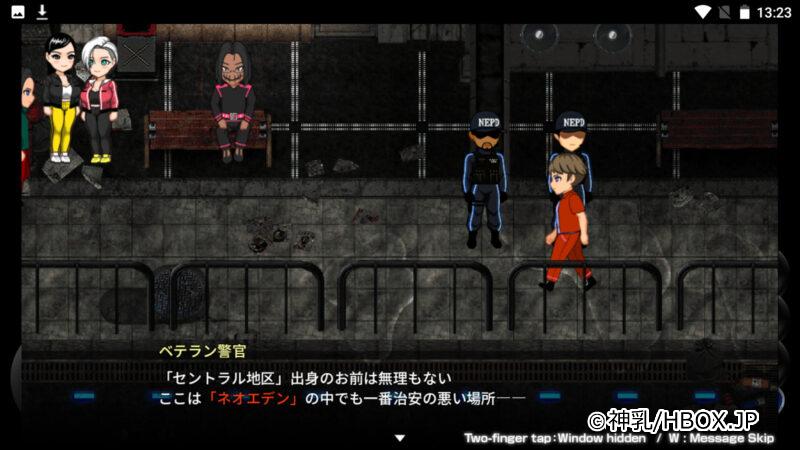Screen dimensions: 800x450
Task: Open the image notification in the status bar
Action: pyautogui.click(x=19, y=12)
